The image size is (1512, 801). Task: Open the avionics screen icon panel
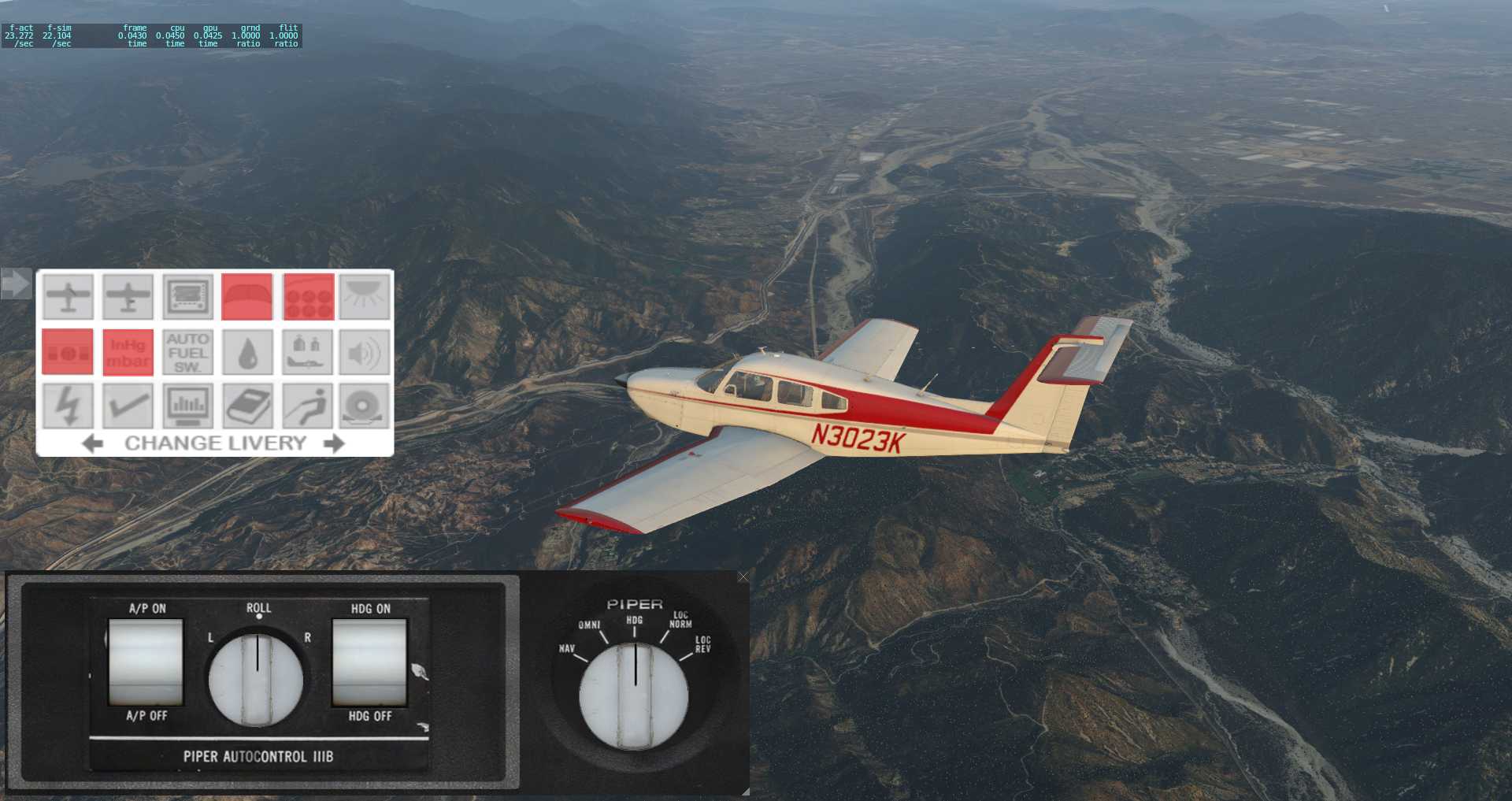coord(187,296)
